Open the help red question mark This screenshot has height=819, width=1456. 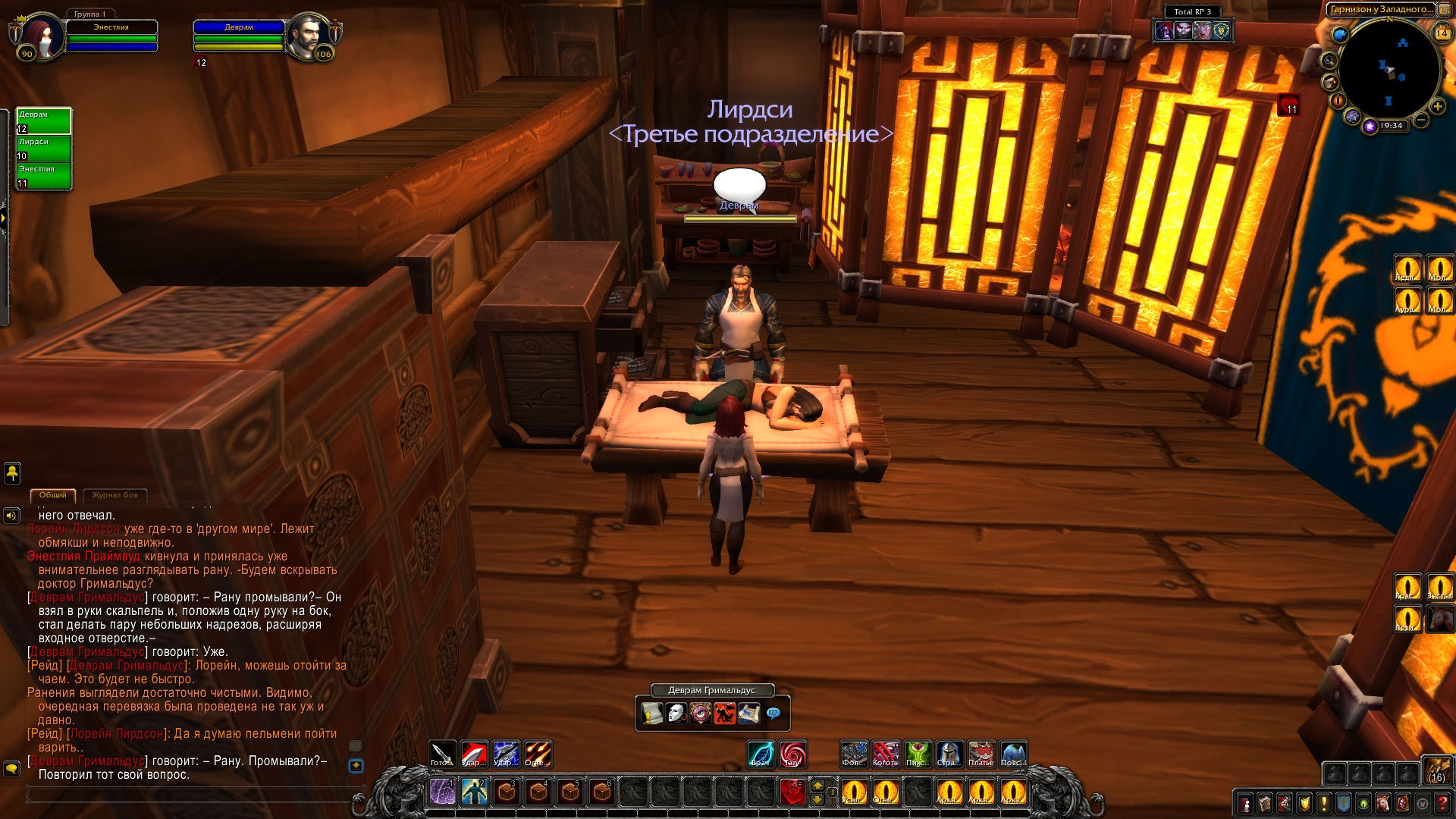pos(1442,803)
